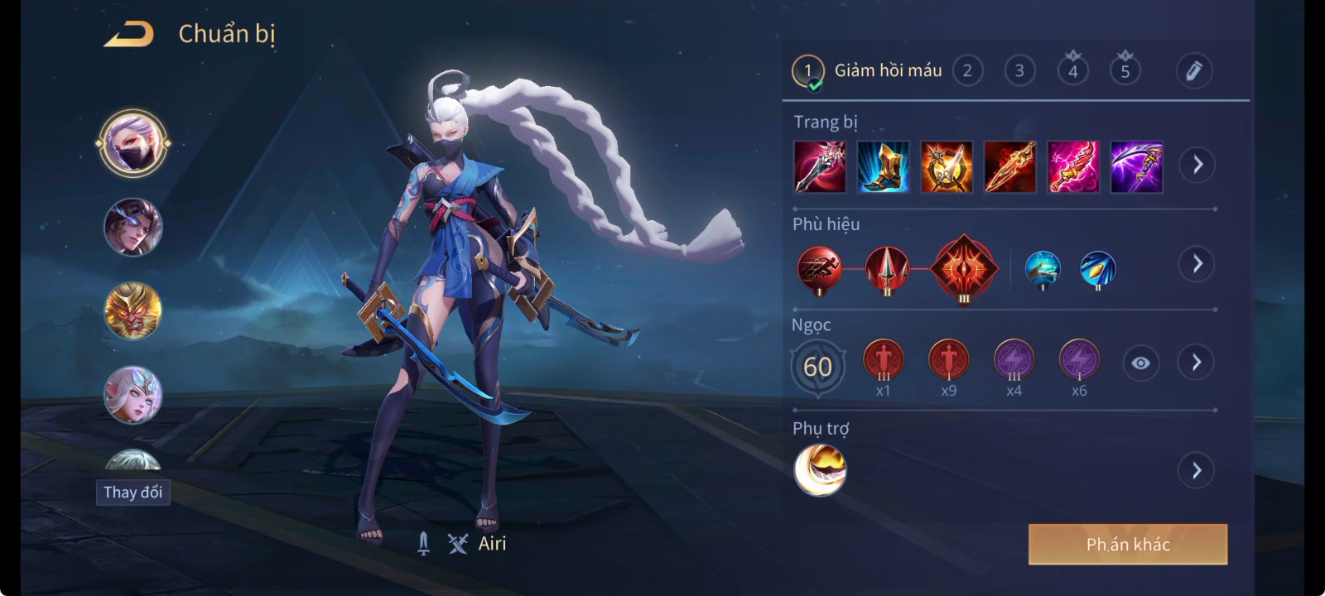
Task: Select the golden boots equipment item
Action: (884, 166)
